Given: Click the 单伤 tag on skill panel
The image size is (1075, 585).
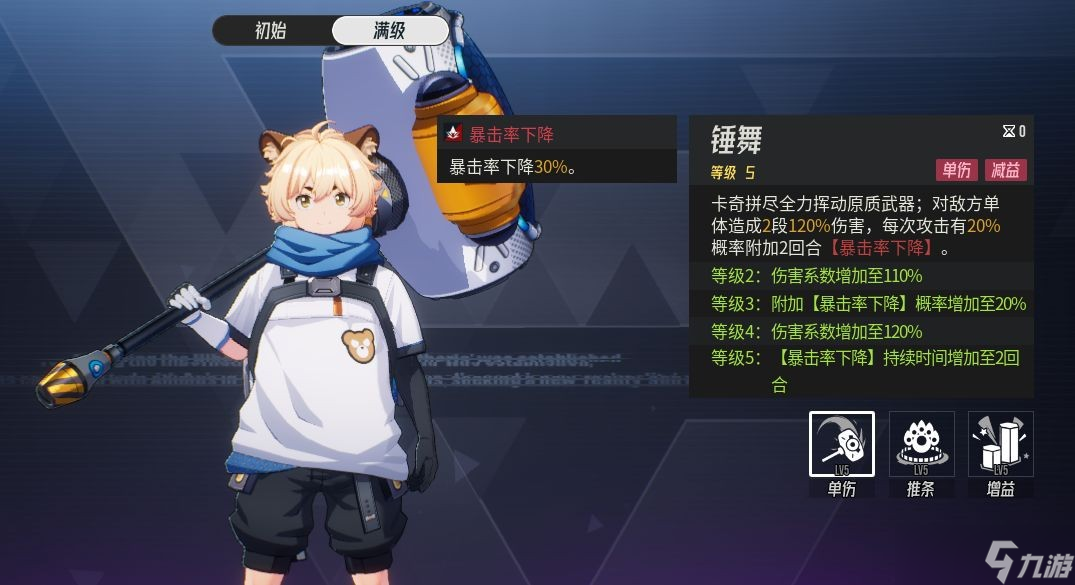Looking at the screenshot, I should (x=957, y=170).
